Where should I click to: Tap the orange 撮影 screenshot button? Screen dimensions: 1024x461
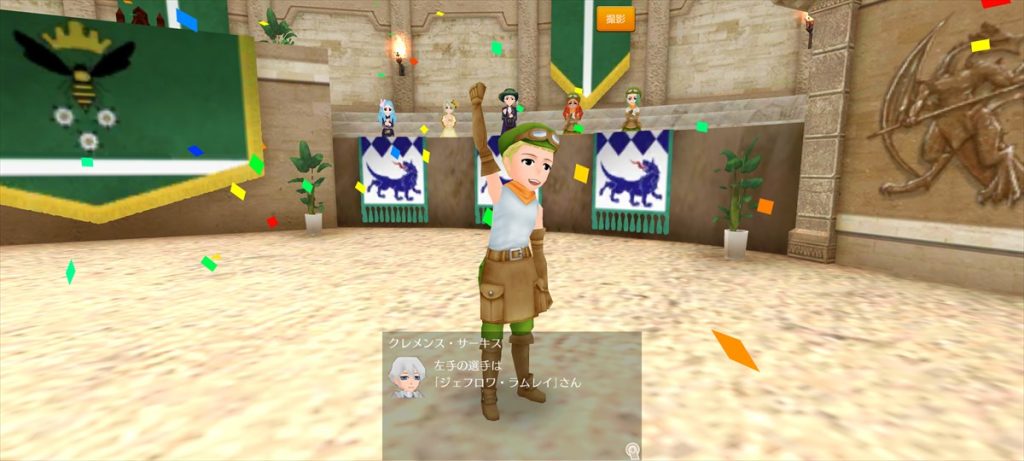pyautogui.click(x=615, y=18)
